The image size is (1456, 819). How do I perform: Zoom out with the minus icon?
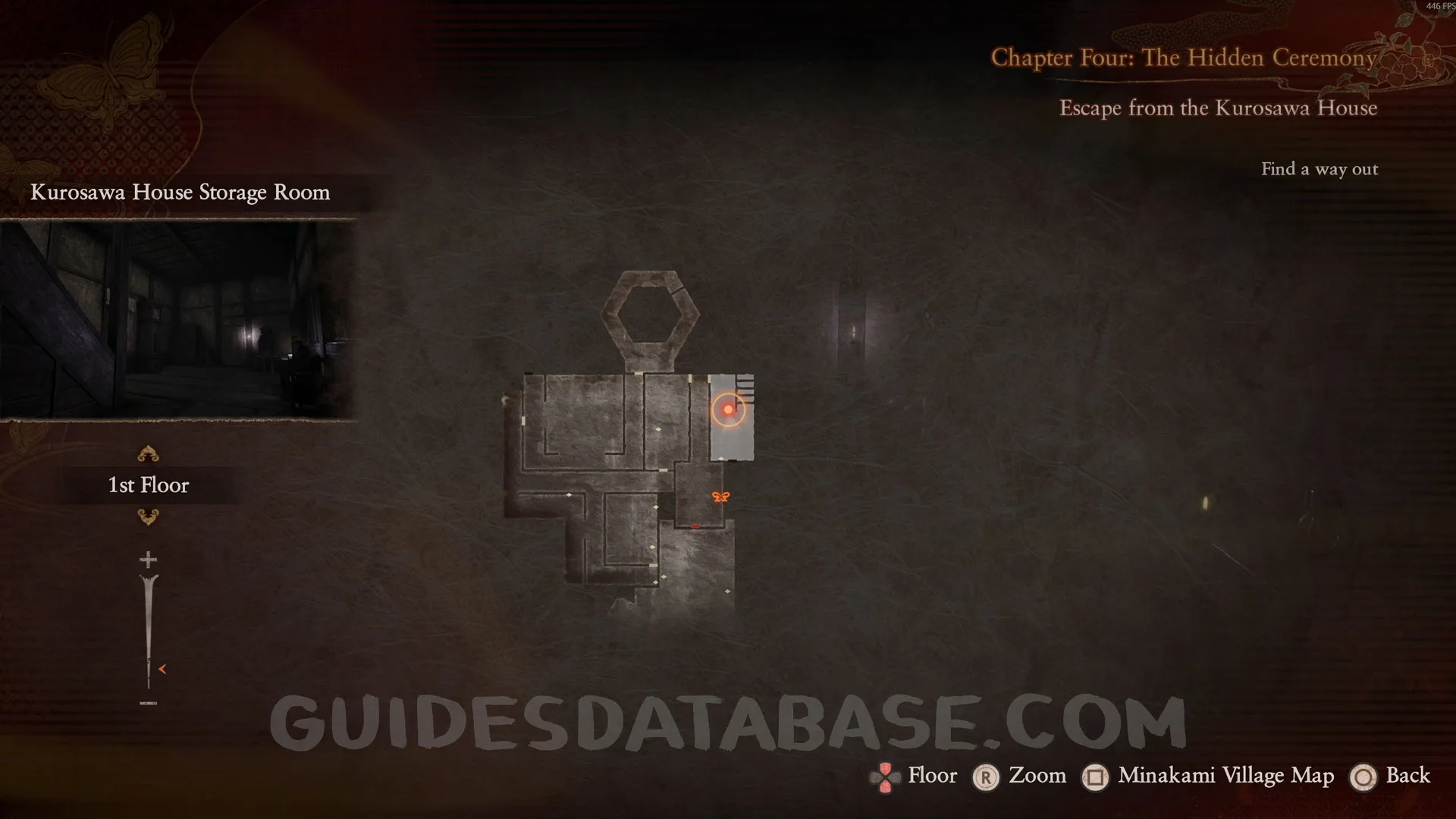pos(148,704)
